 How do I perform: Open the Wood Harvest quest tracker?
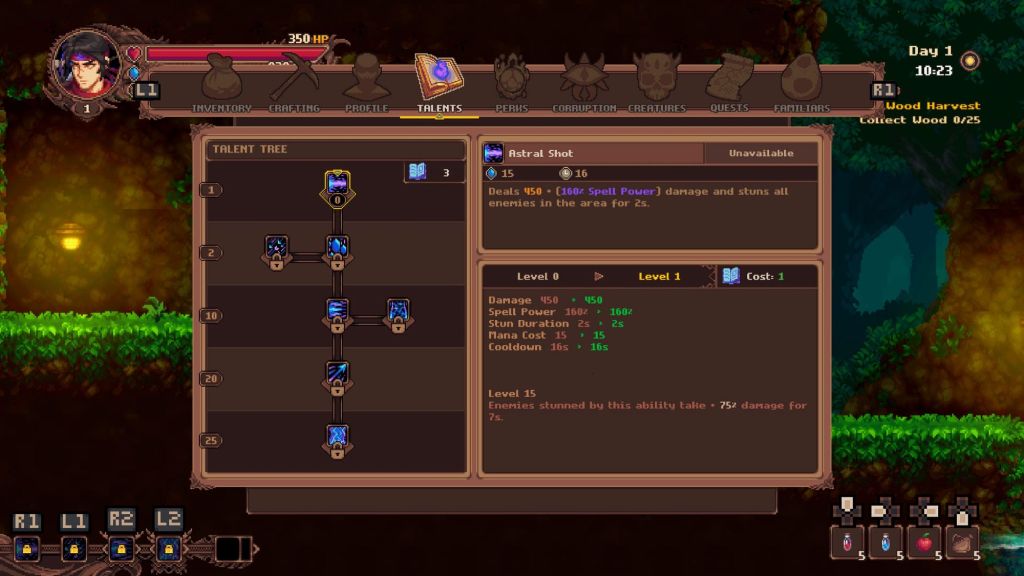932,106
